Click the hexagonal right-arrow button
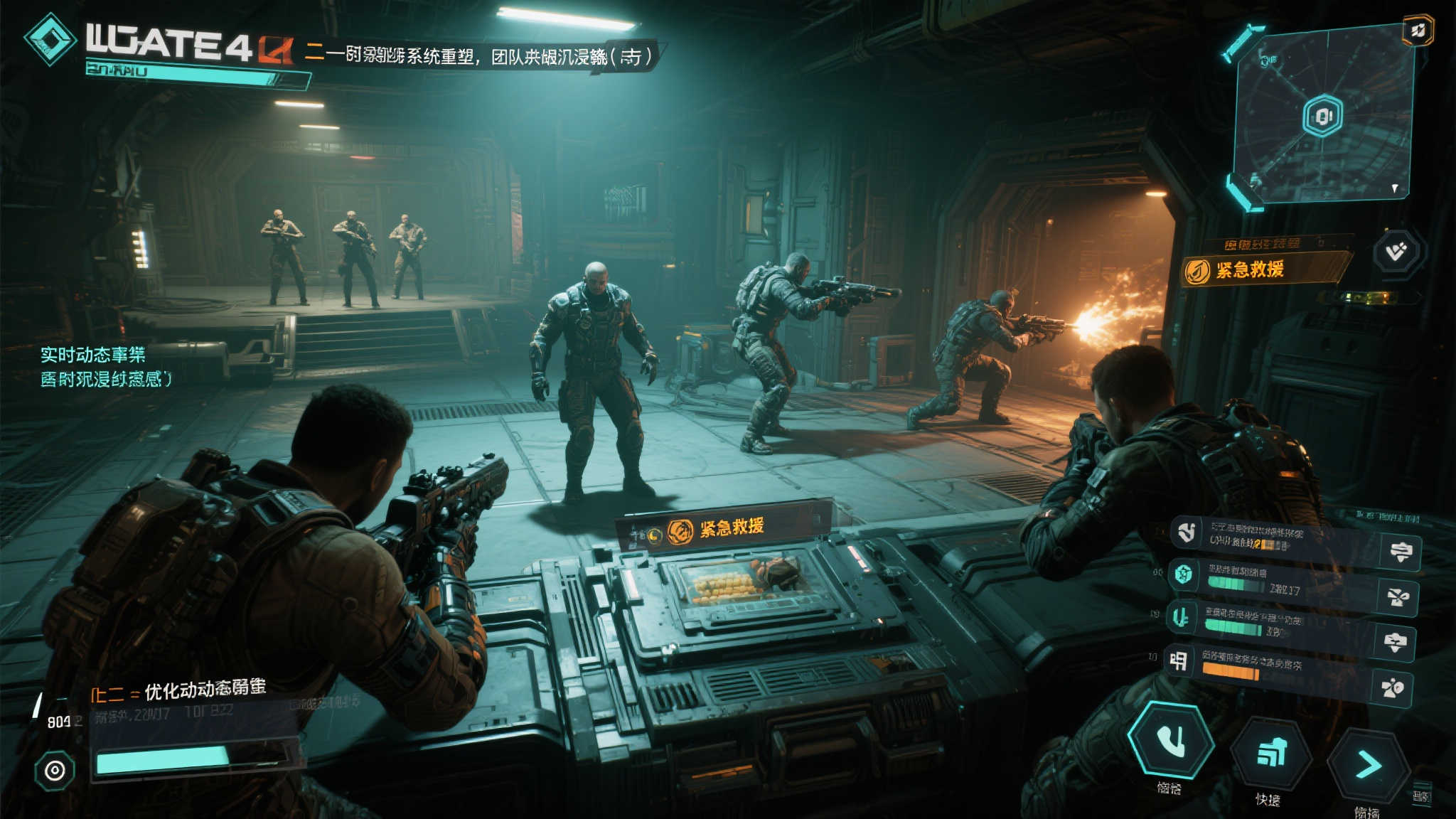This screenshot has width=1456, height=819. (1368, 765)
